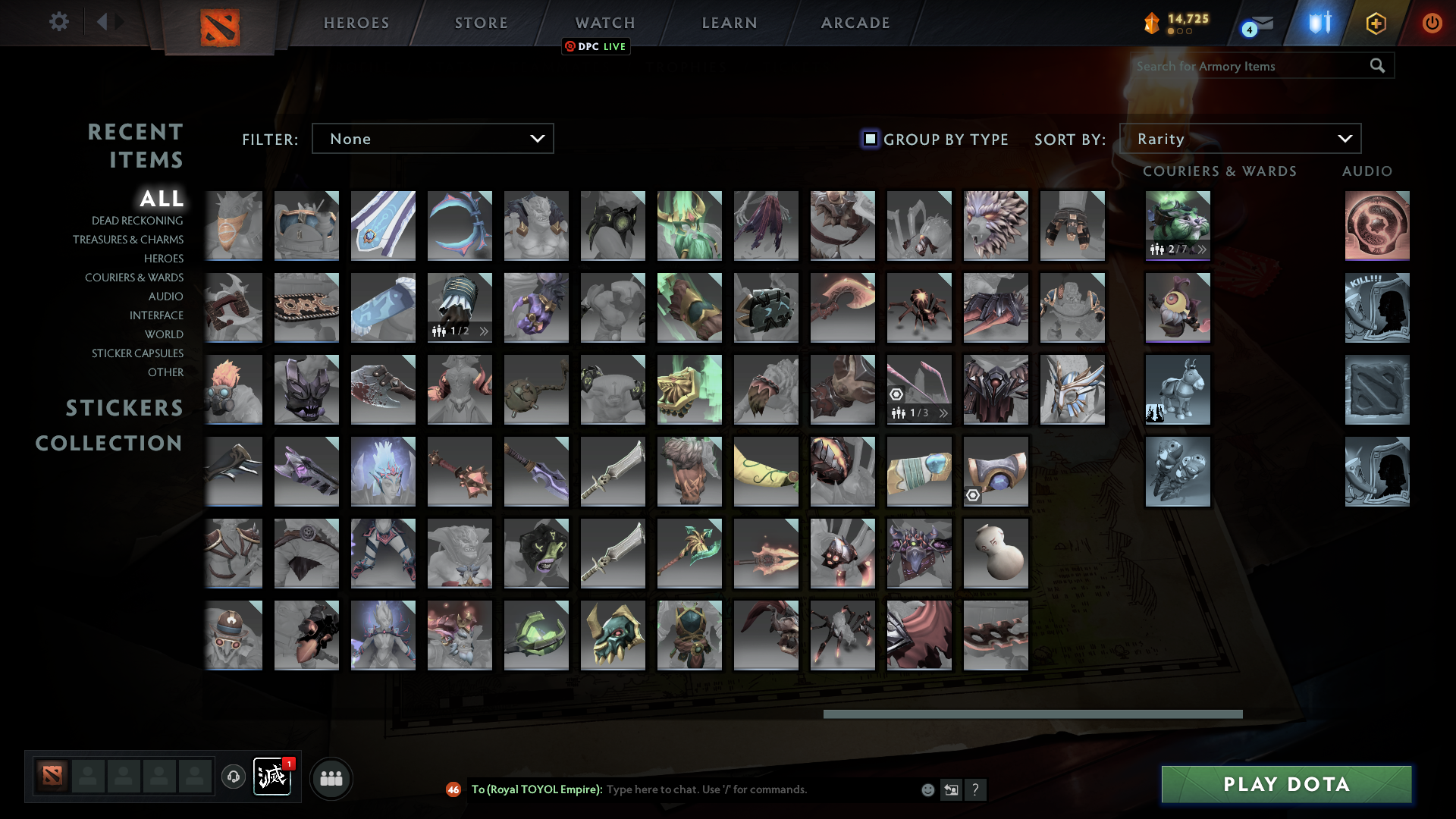Open the DPC LIVE broadcast link
The image size is (1456, 819).
pos(596,46)
